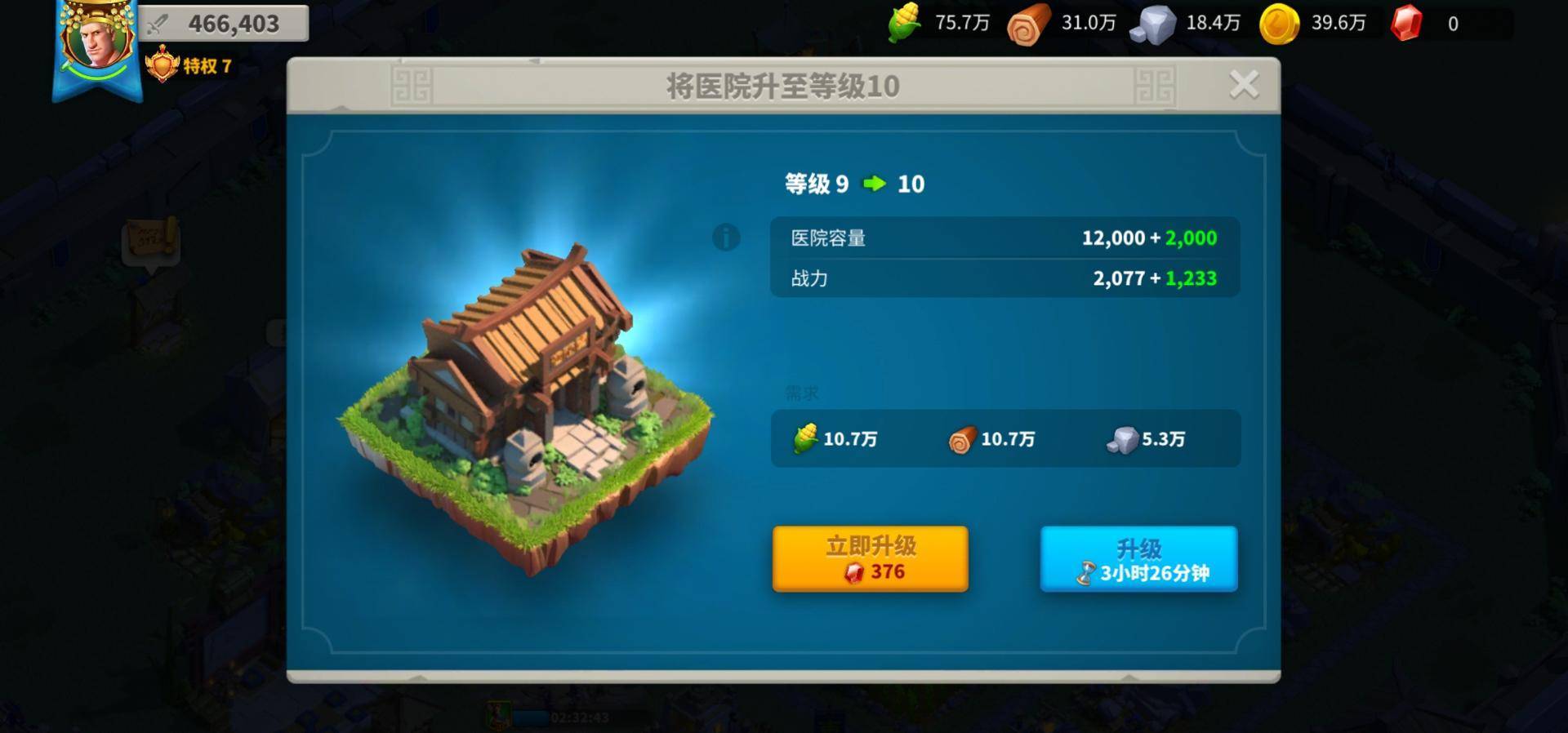Click the food icon in requirements showing 10.7万
The width and height of the screenshot is (1568, 733).
pyautogui.click(x=805, y=439)
